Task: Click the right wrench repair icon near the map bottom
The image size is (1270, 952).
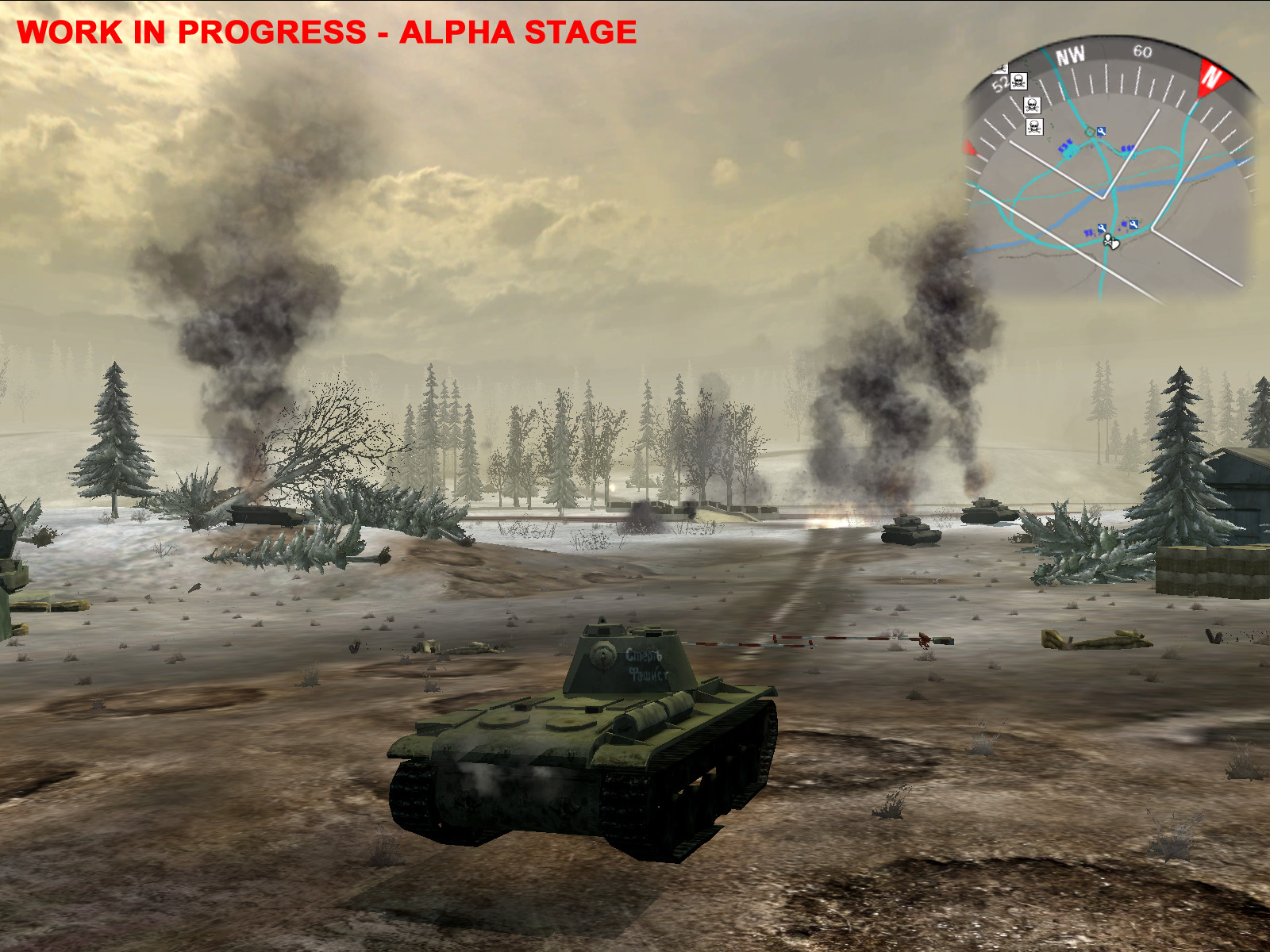Action: tap(1134, 225)
